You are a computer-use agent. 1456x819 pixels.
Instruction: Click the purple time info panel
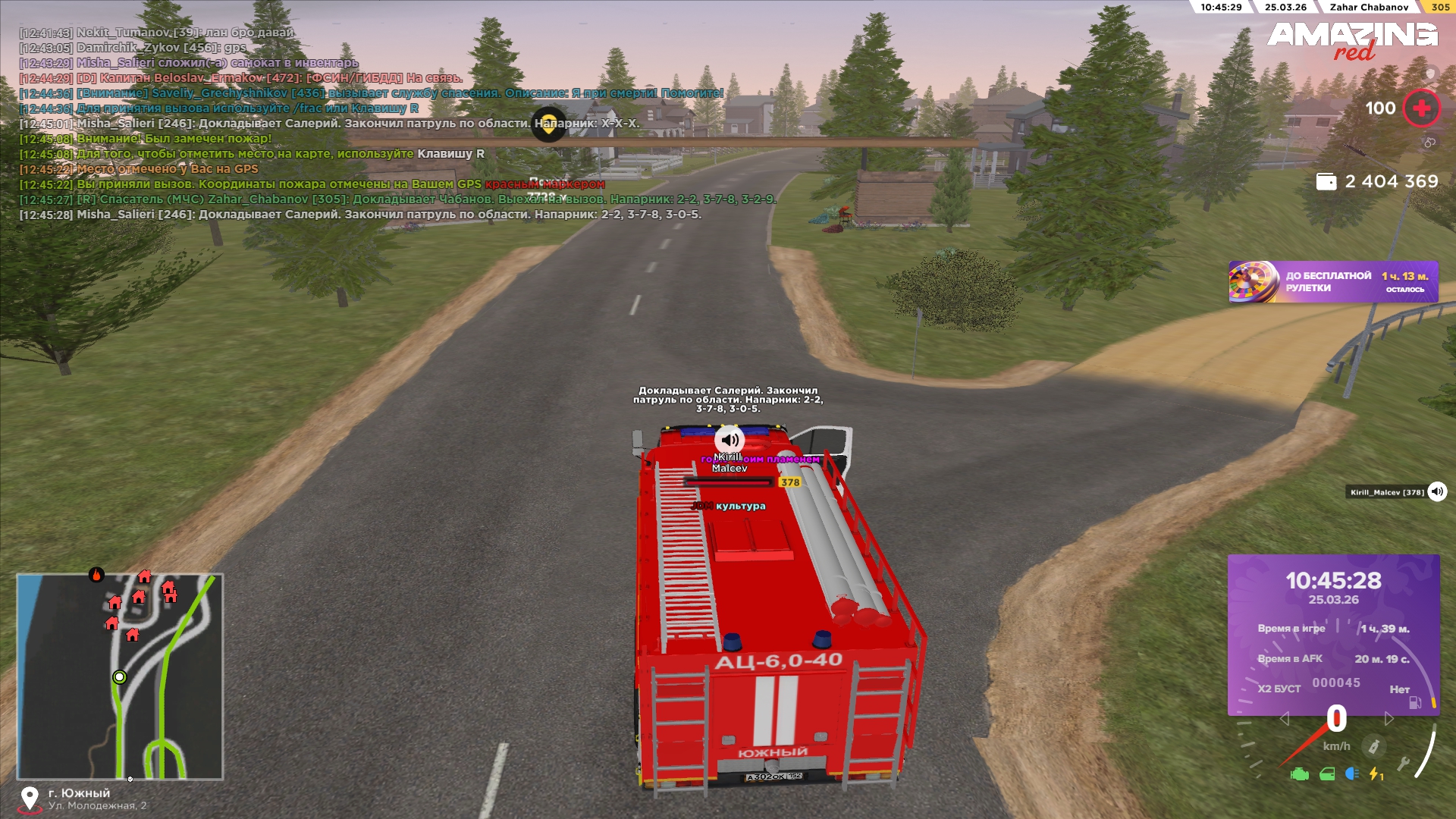point(1333,635)
